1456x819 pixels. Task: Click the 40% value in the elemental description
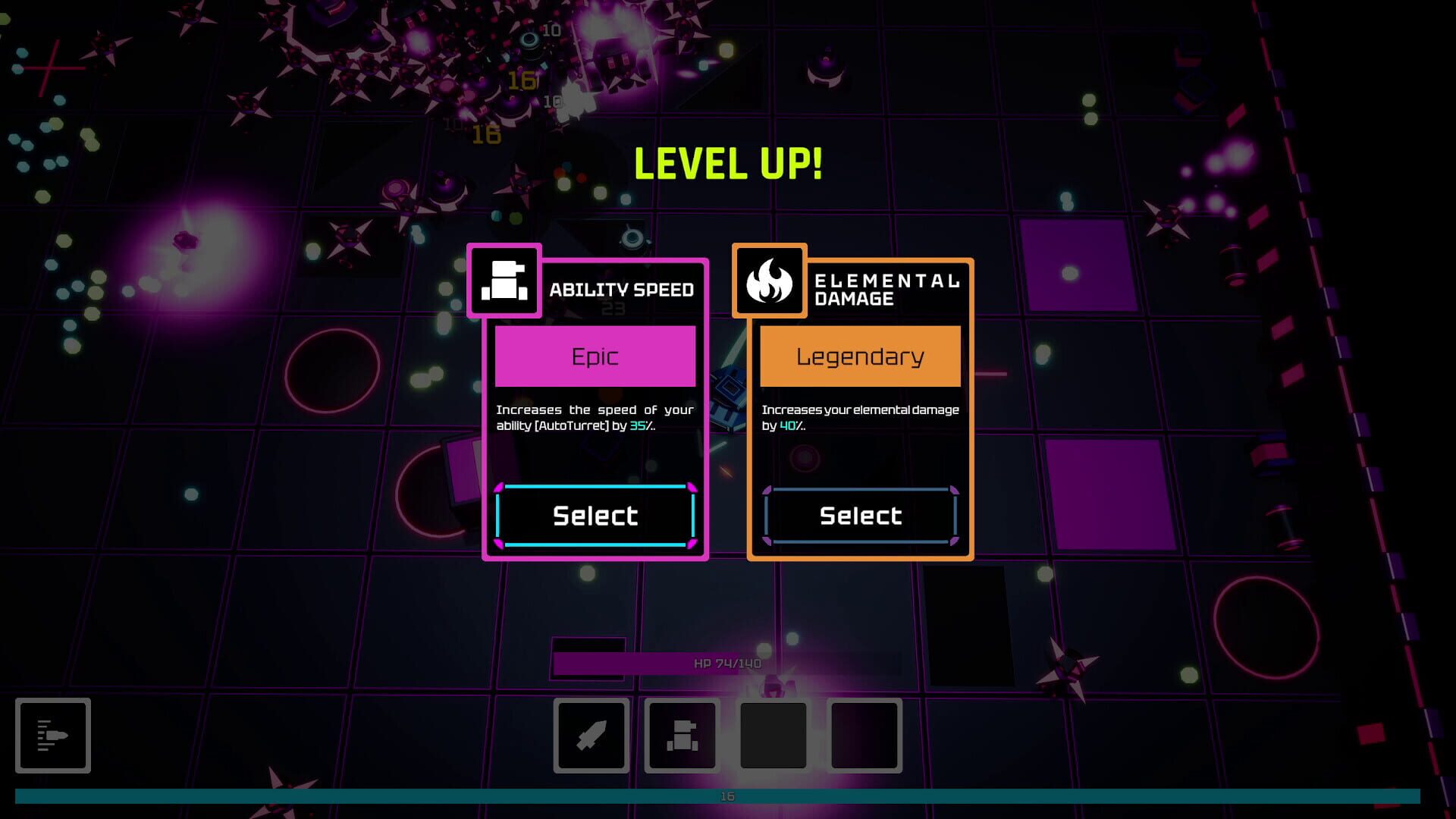click(x=789, y=427)
